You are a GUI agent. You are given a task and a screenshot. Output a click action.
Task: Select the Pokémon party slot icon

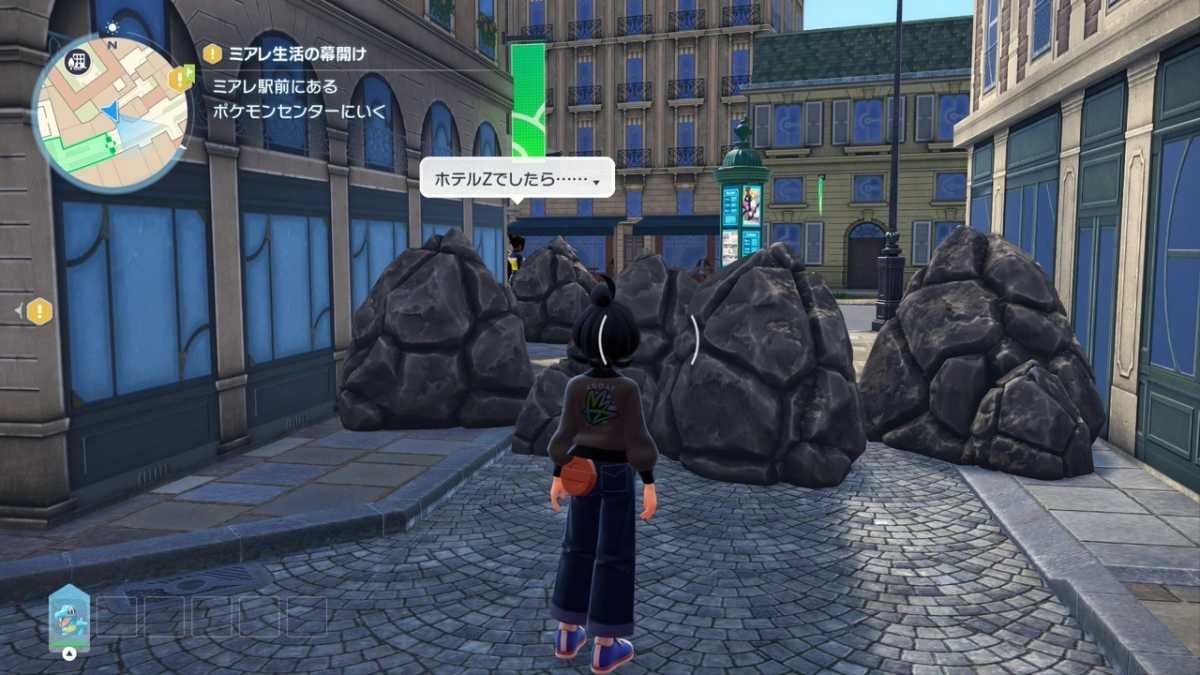(69, 617)
